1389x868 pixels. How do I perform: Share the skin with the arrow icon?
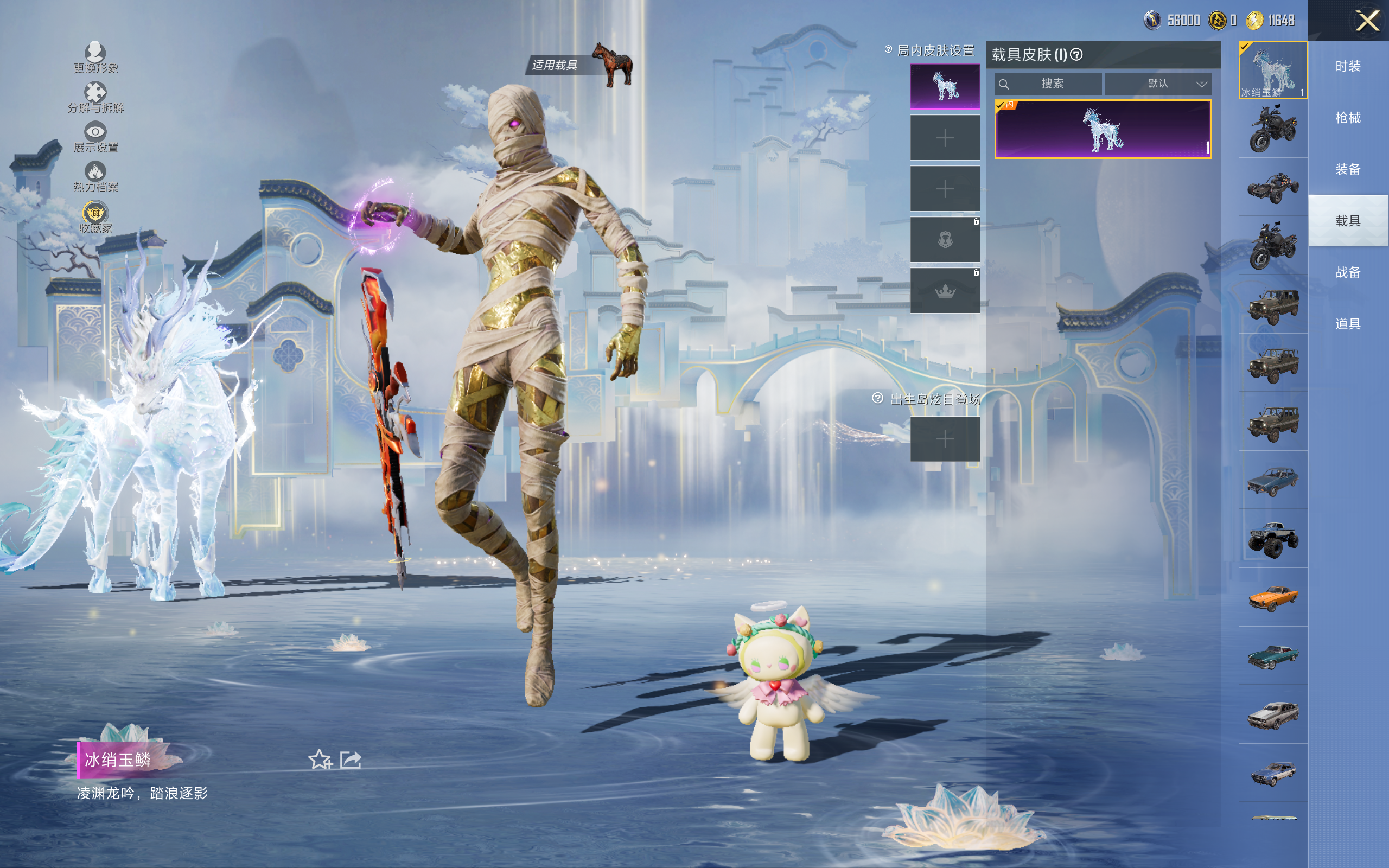(351, 760)
